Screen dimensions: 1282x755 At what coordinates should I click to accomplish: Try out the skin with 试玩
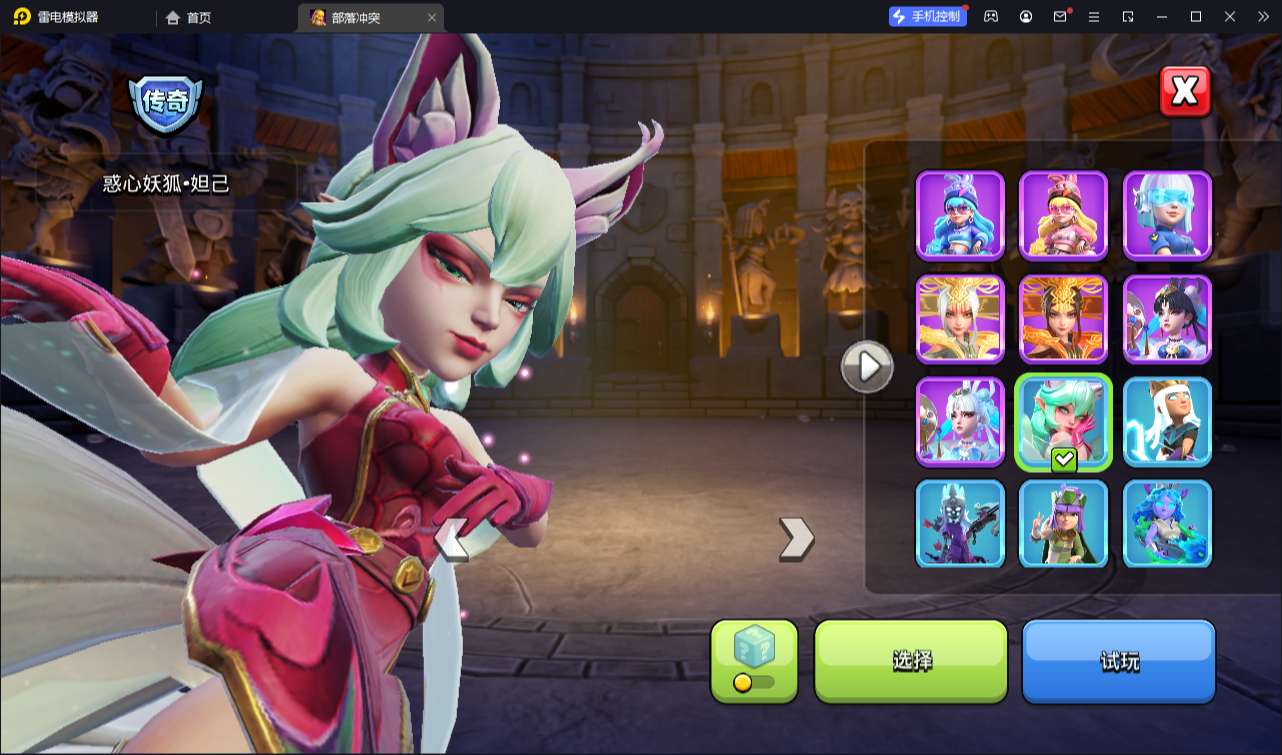(1118, 661)
